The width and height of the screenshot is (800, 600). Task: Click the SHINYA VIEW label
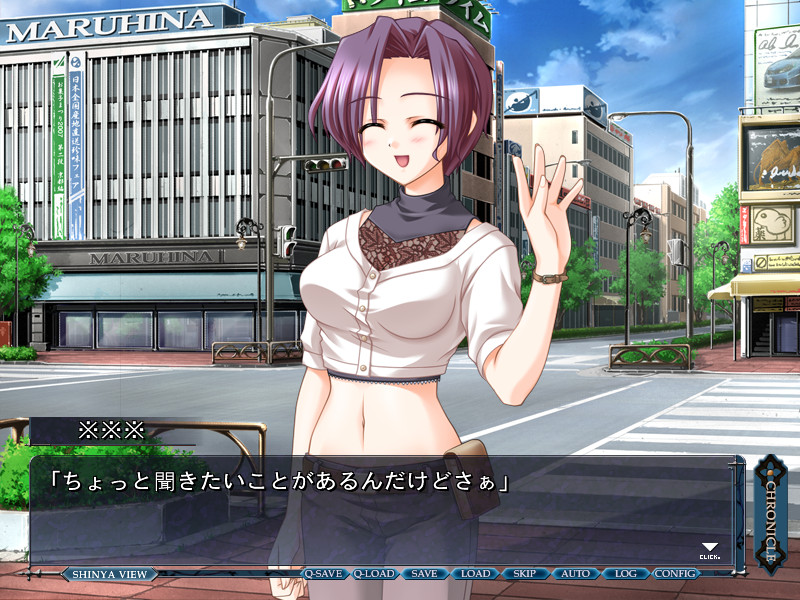[109, 574]
